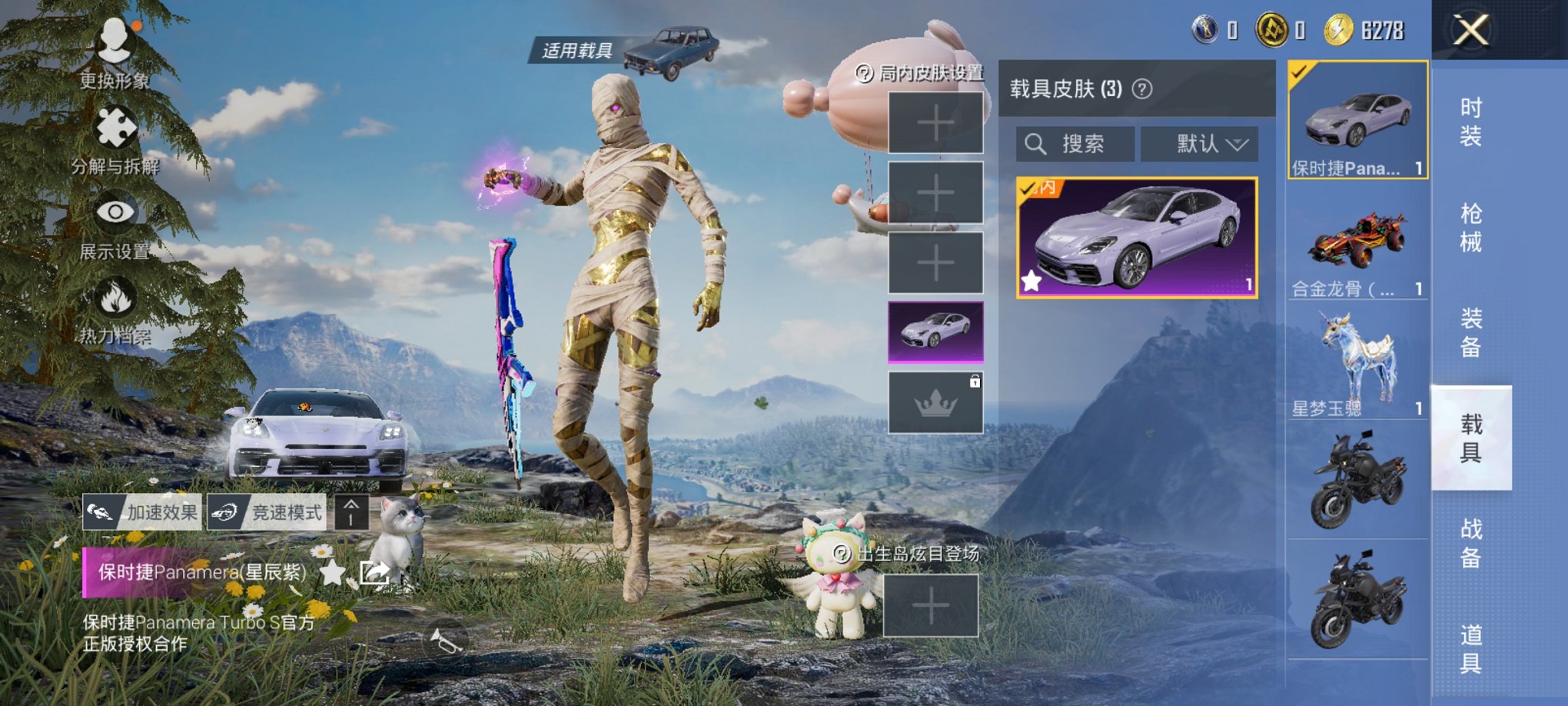The width and height of the screenshot is (1568, 706).
Task: Open the search 搜索 field in vehicle skins
Action: 1075,144
